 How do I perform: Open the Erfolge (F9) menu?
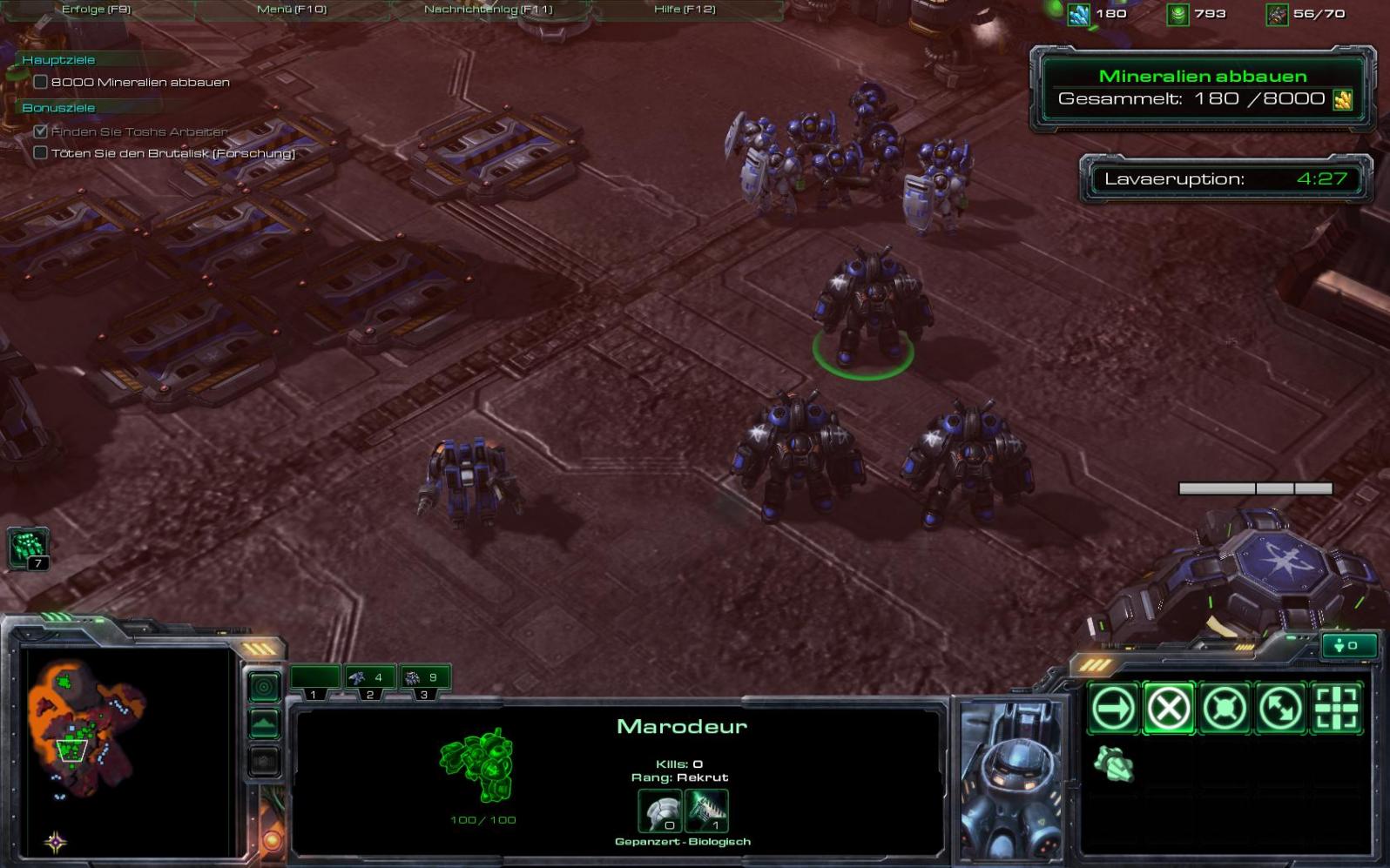96,10
